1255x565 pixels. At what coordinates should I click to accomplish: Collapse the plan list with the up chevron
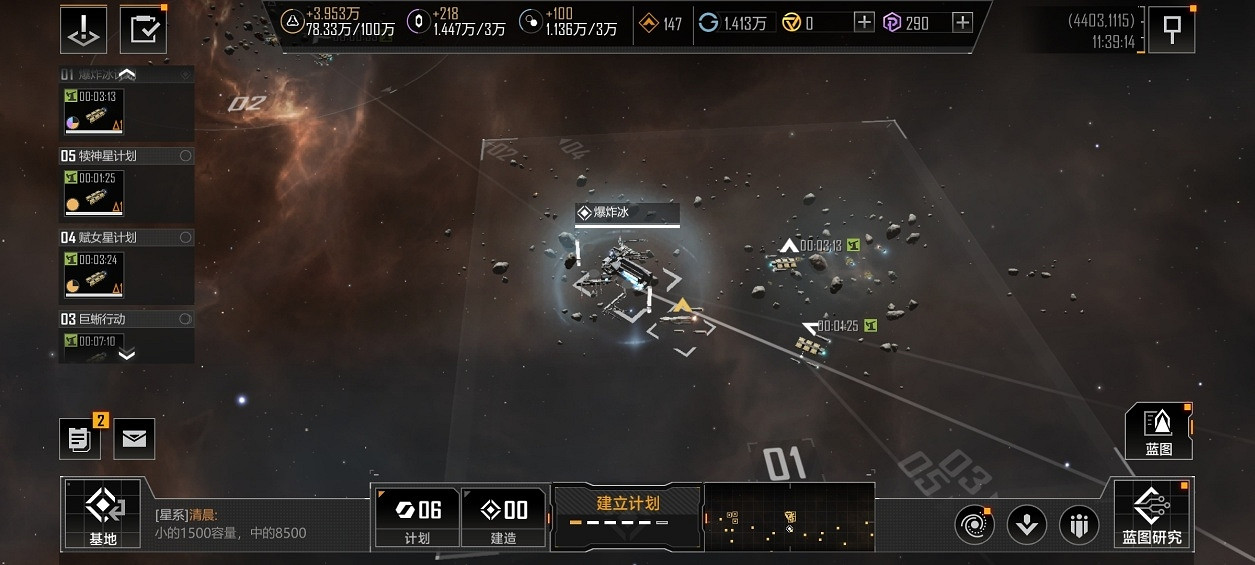pos(128,74)
